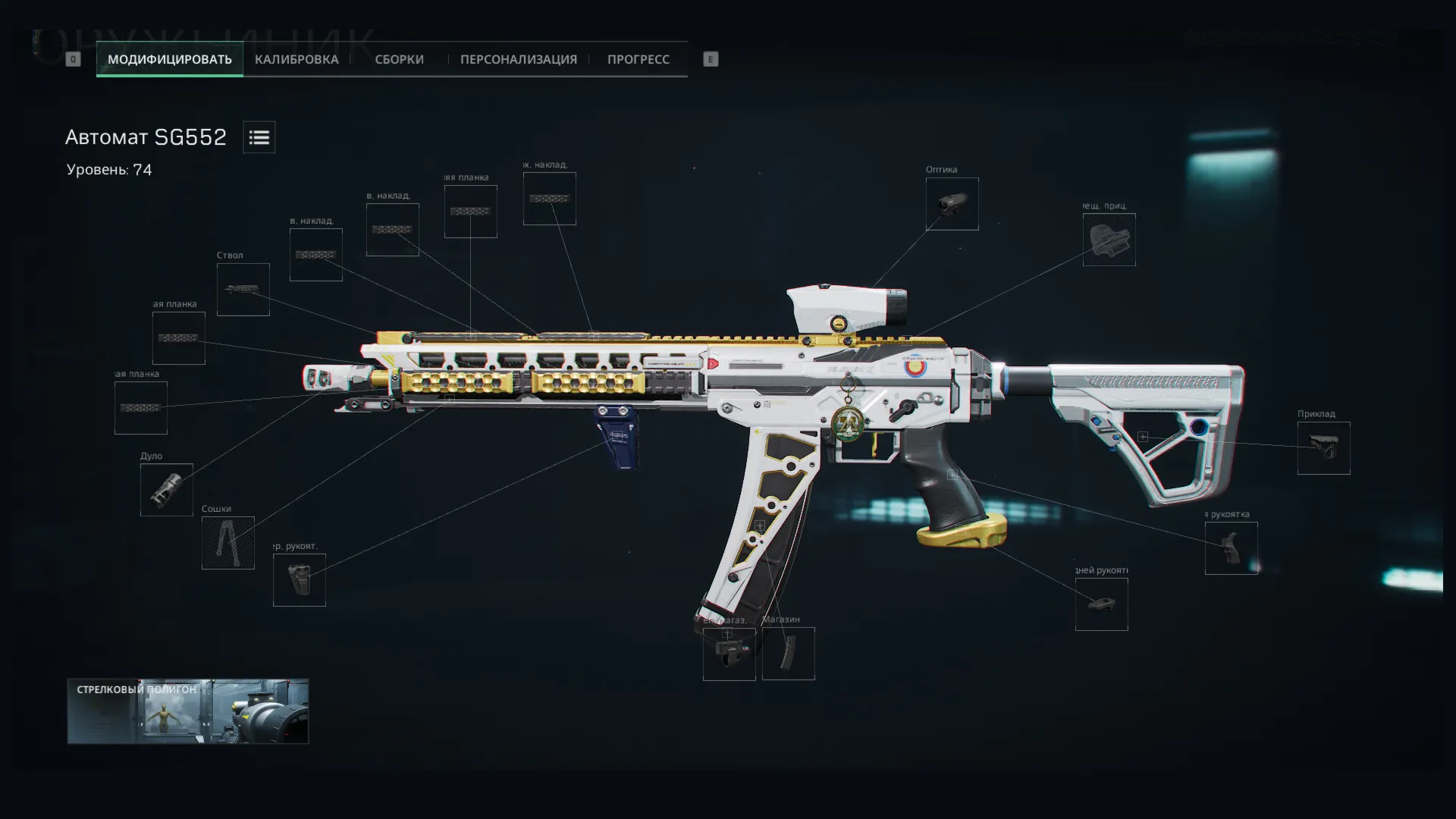Image resolution: width=1456 pixels, height=819 pixels.
Task: Open the grip base plate slot
Action: click(x=1101, y=604)
